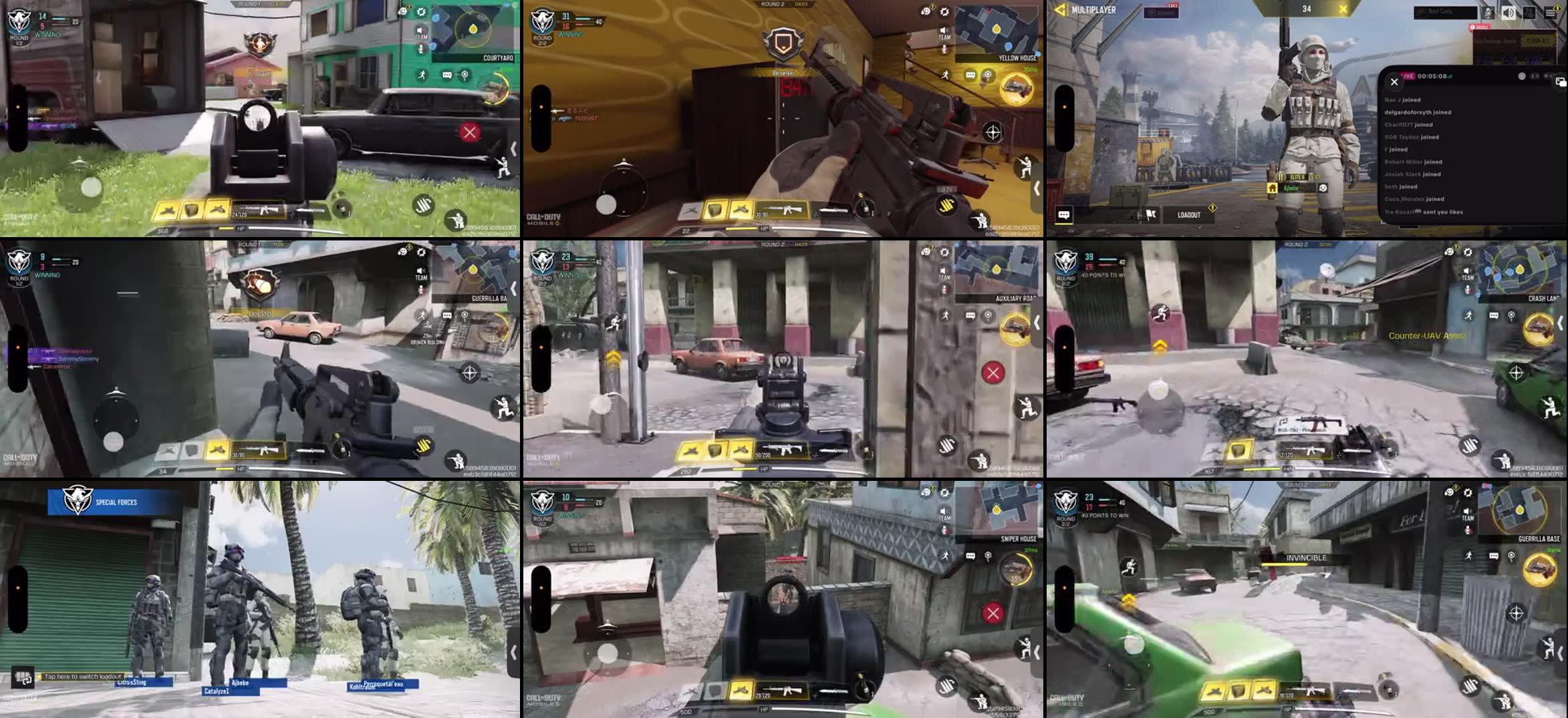
Task: Tap the clip record icon near Loadout
Action: pos(1151,214)
